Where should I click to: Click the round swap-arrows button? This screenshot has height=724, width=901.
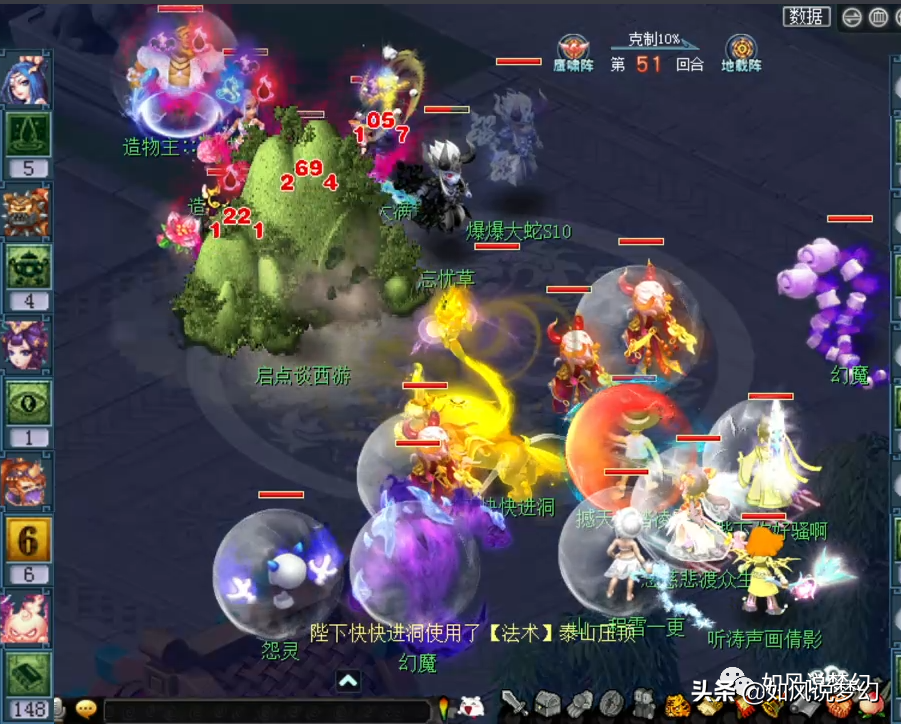click(852, 17)
